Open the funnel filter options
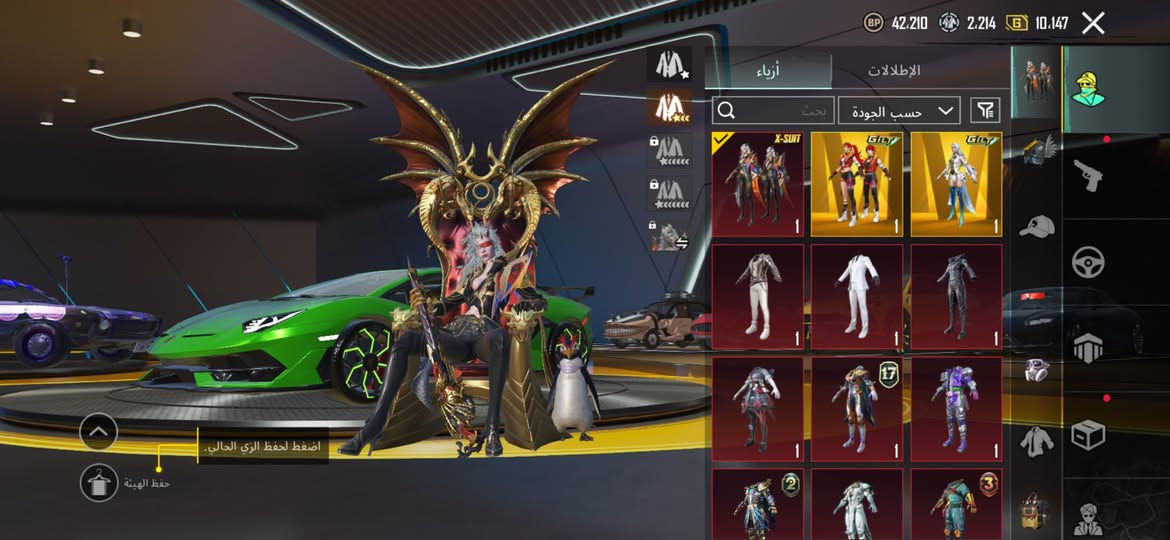1170x540 pixels. [x=985, y=110]
